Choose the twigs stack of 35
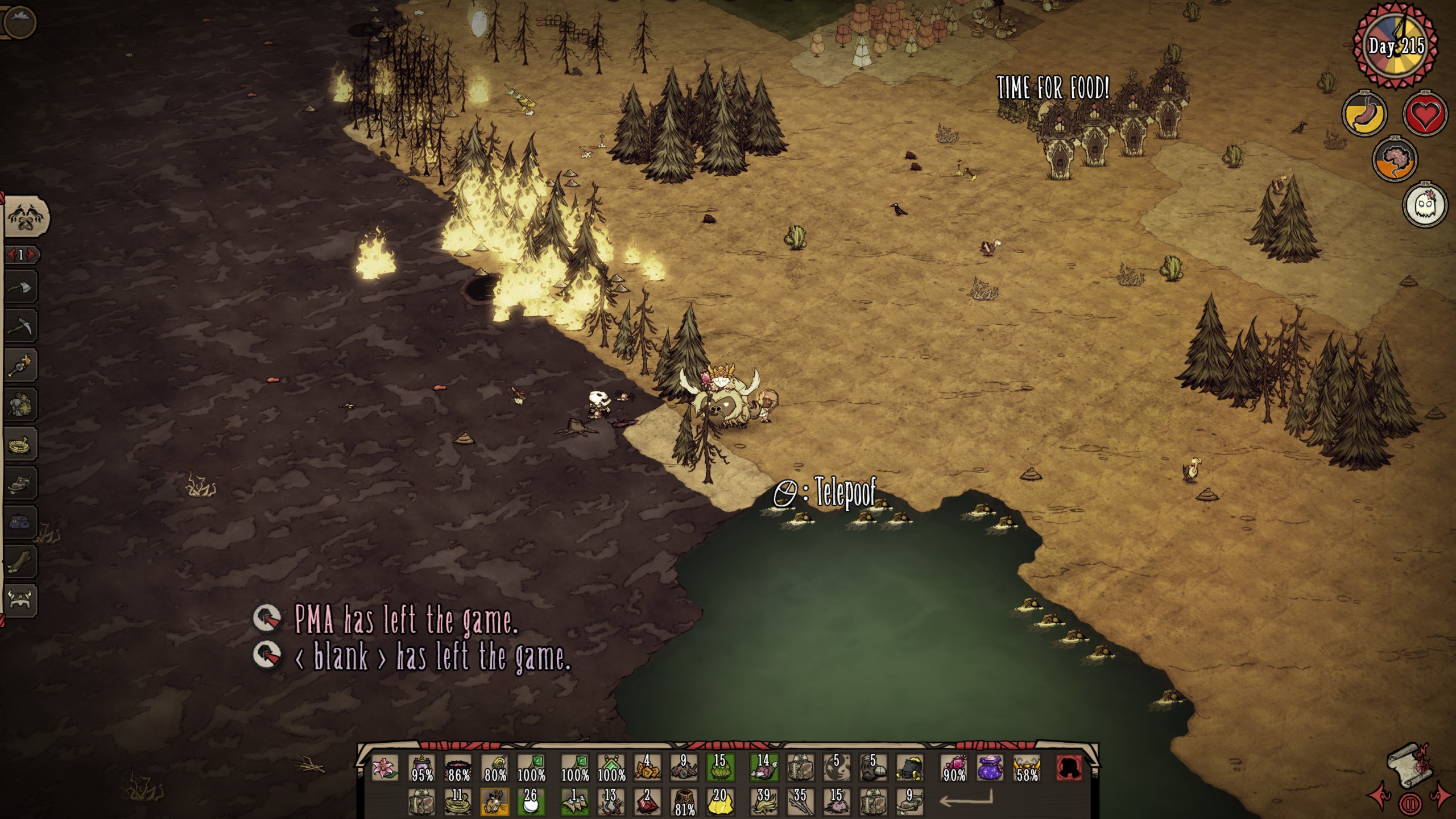The width and height of the screenshot is (1456, 819). (800, 801)
